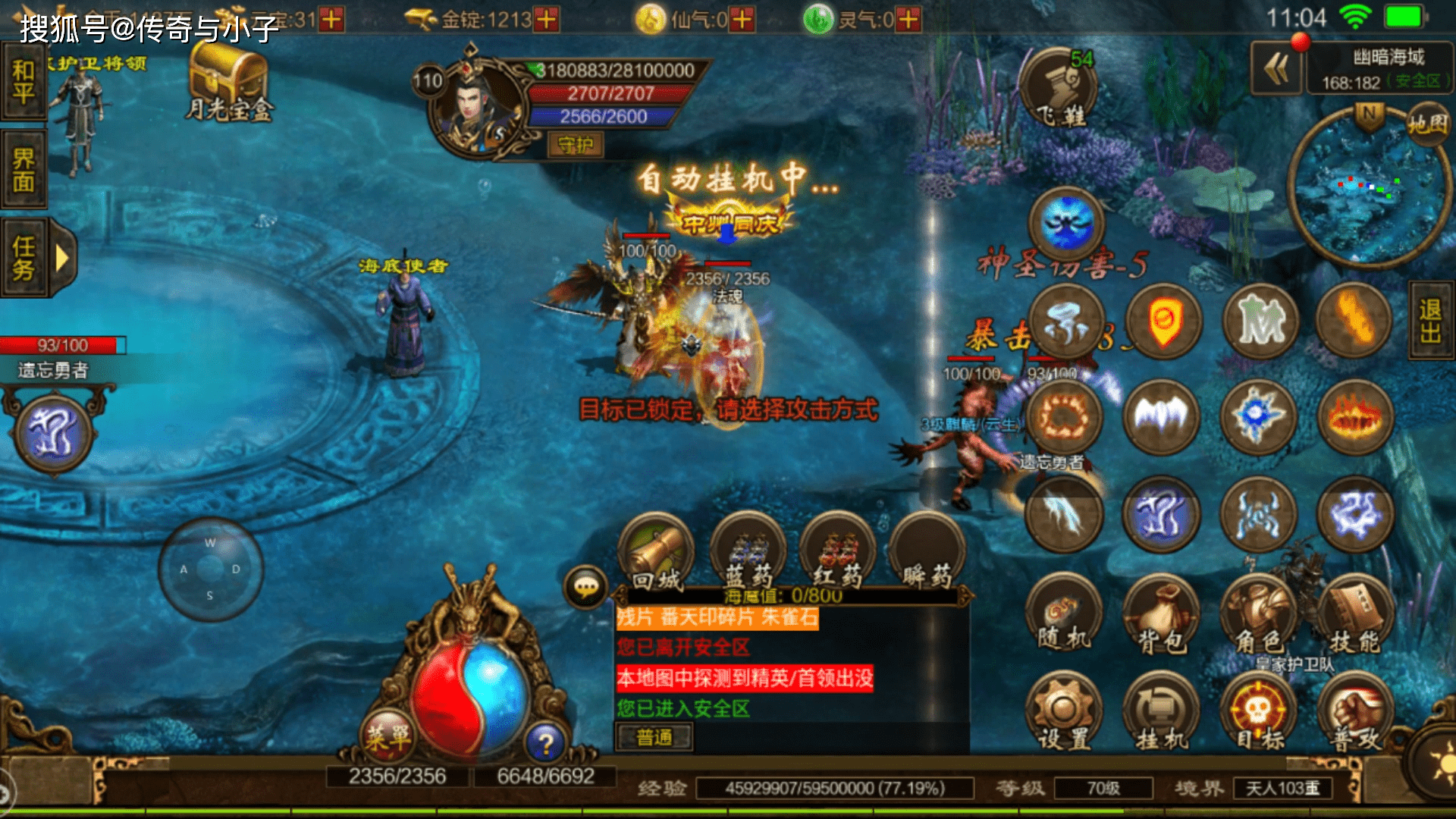The image size is (1456, 819).
Task: Open the circular minimap
Action: 1365,190
